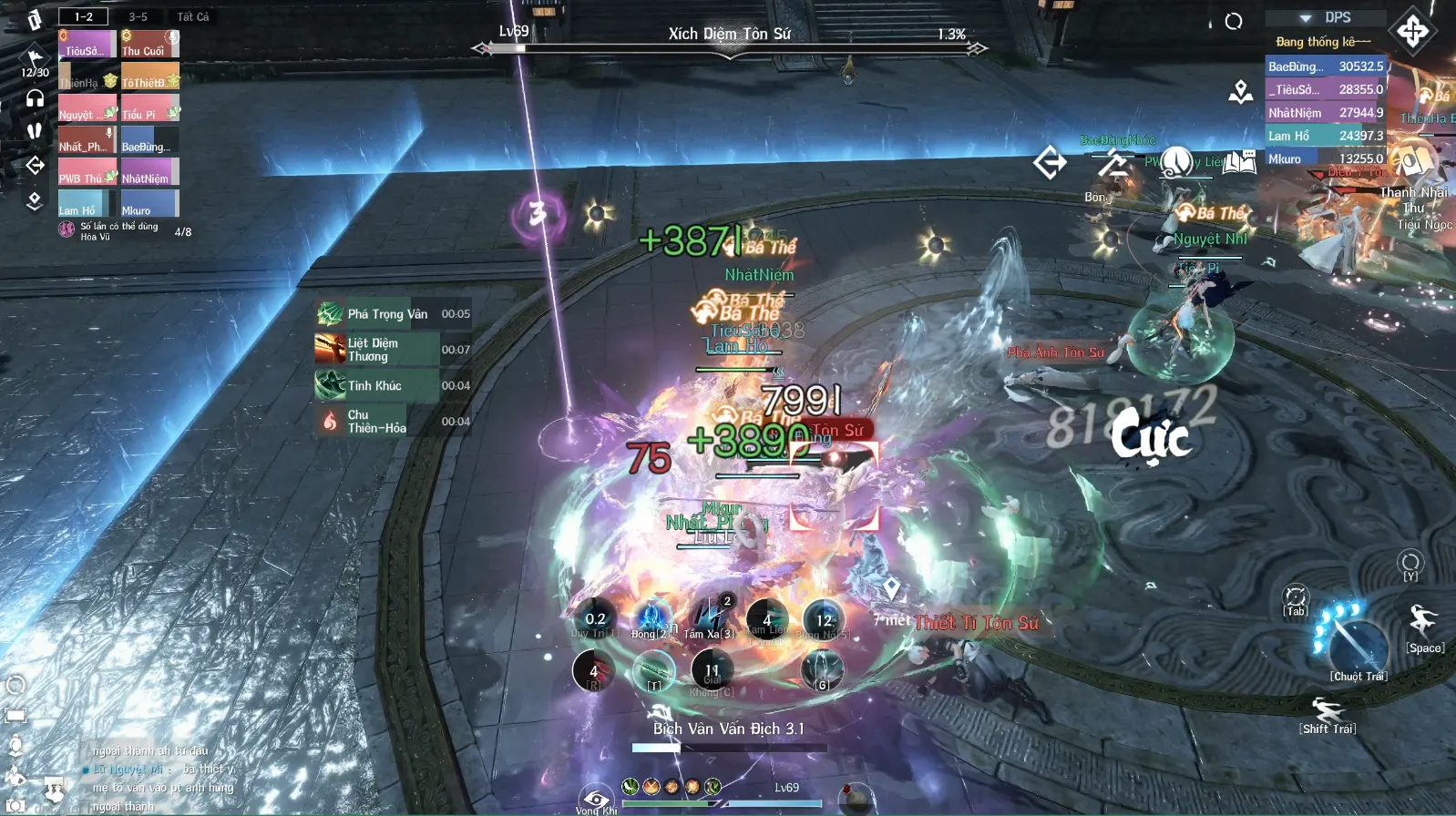Screen dimensions: 1456x816
Task: Open the map location pin icon
Action: point(1240,91)
